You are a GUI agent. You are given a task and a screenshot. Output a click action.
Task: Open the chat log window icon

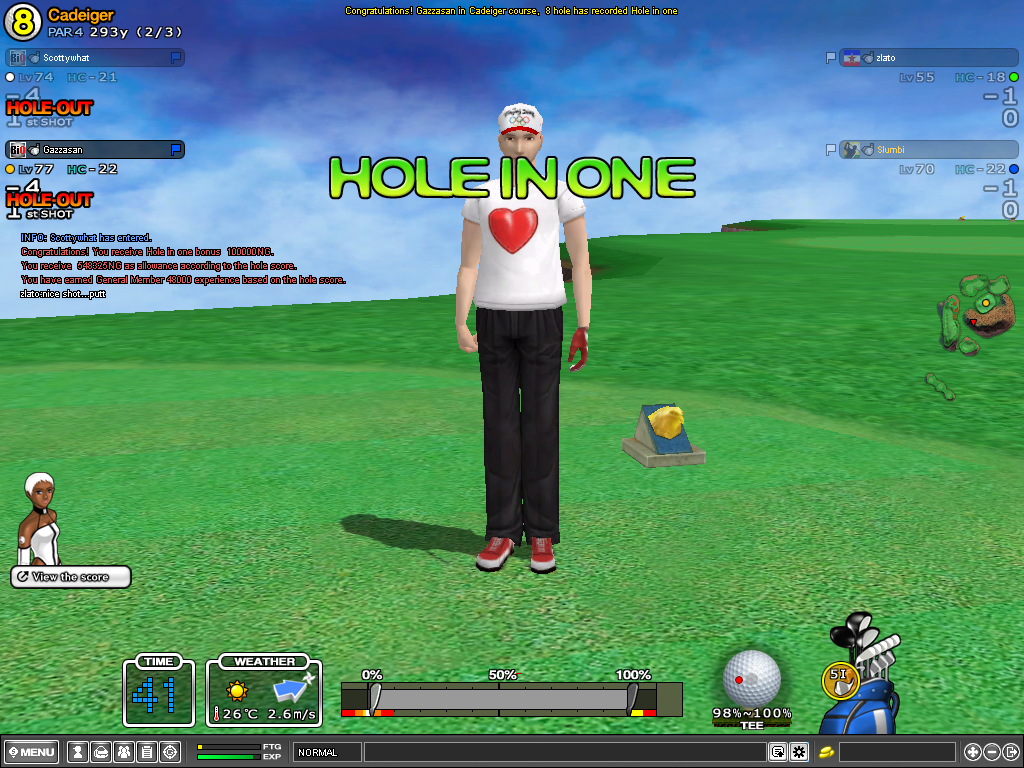[x=777, y=752]
